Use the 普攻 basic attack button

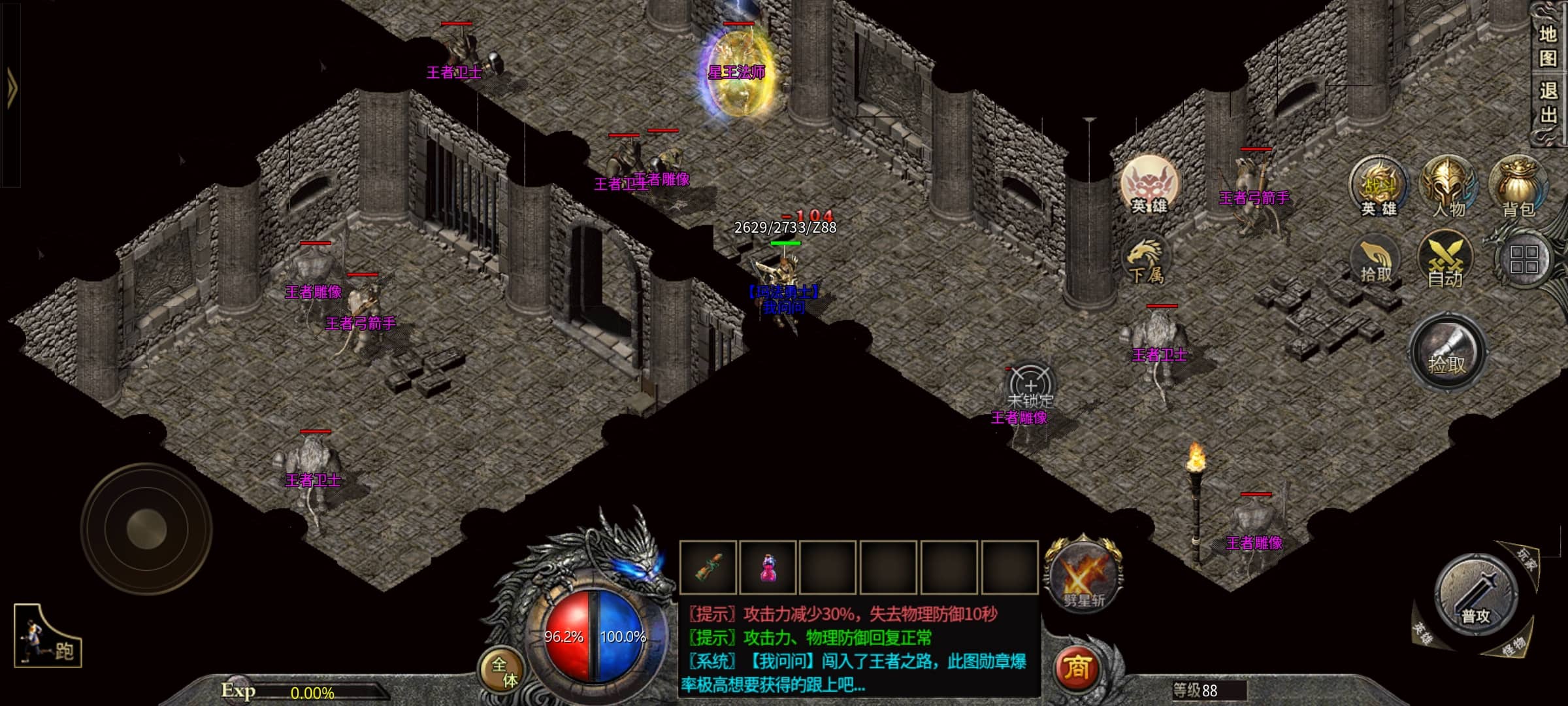[1476, 595]
